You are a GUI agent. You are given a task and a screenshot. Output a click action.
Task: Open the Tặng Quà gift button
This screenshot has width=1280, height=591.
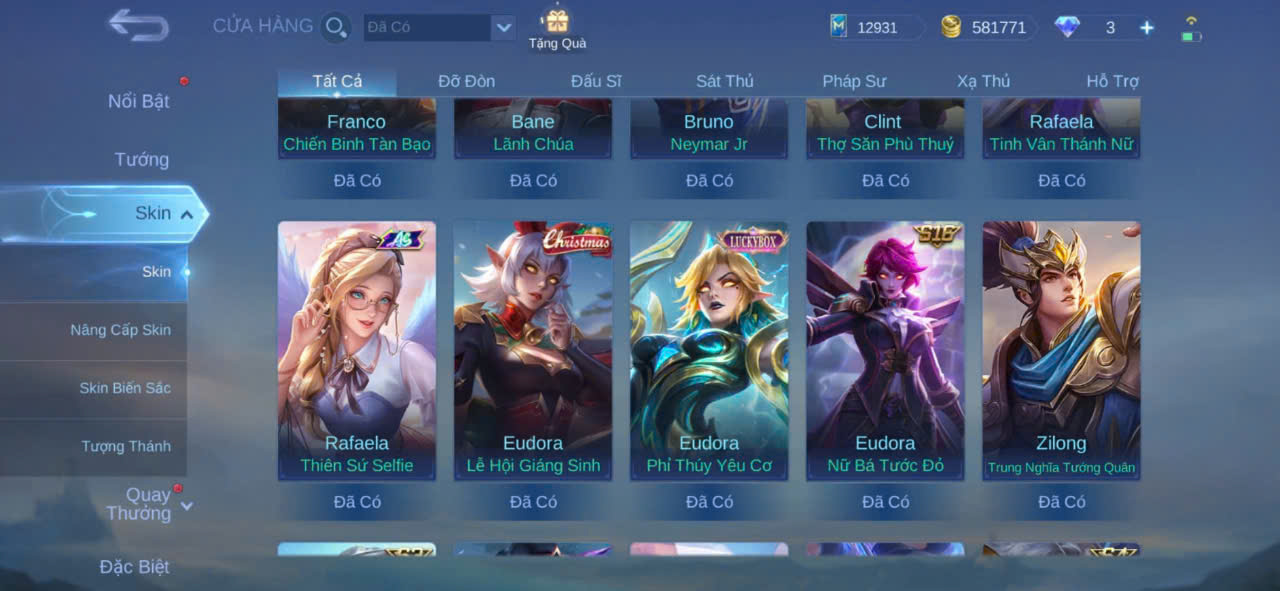point(557,29)
